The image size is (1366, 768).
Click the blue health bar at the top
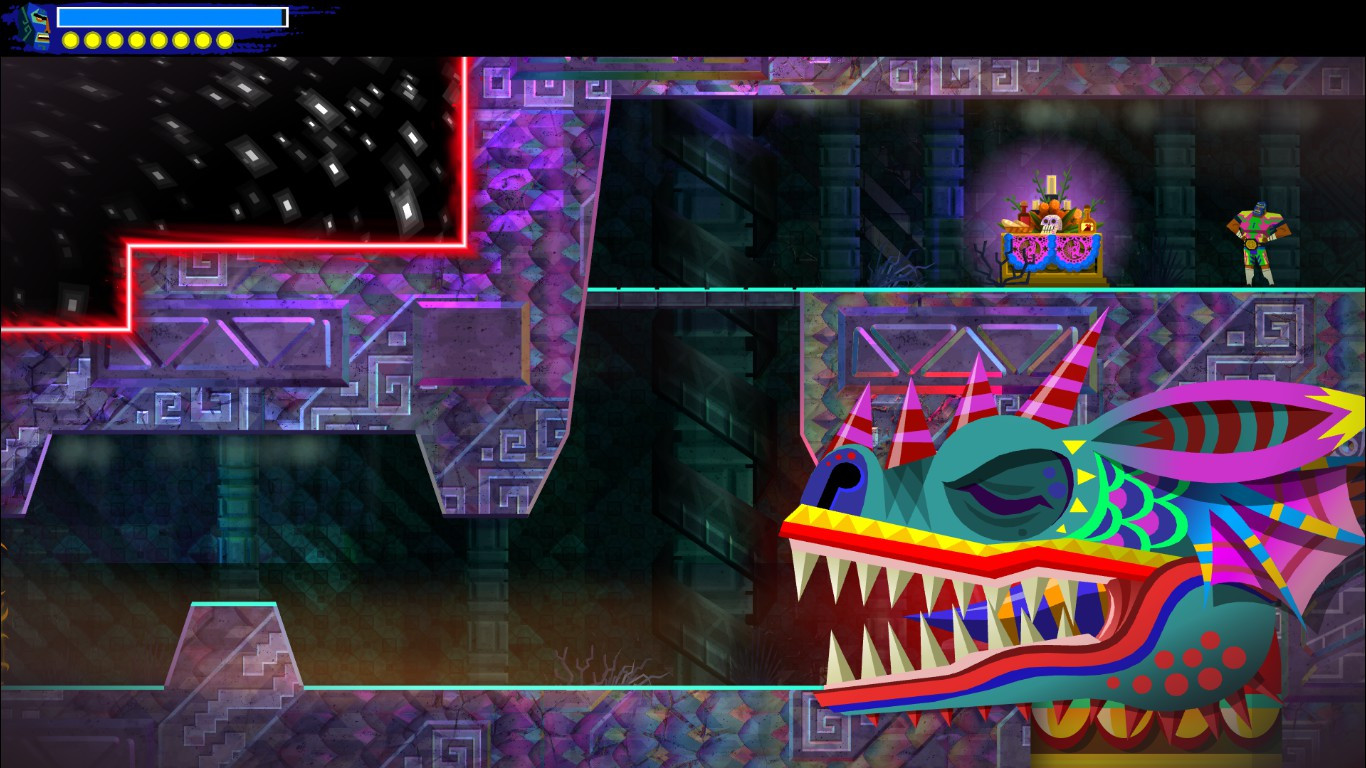170,17
